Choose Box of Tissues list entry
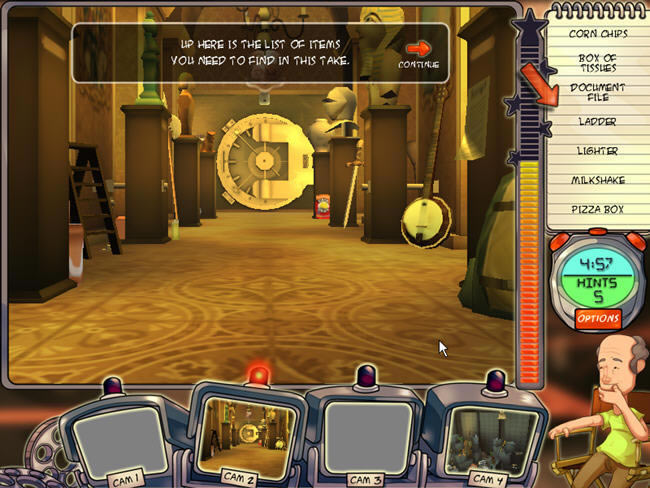 pos(598,62)
